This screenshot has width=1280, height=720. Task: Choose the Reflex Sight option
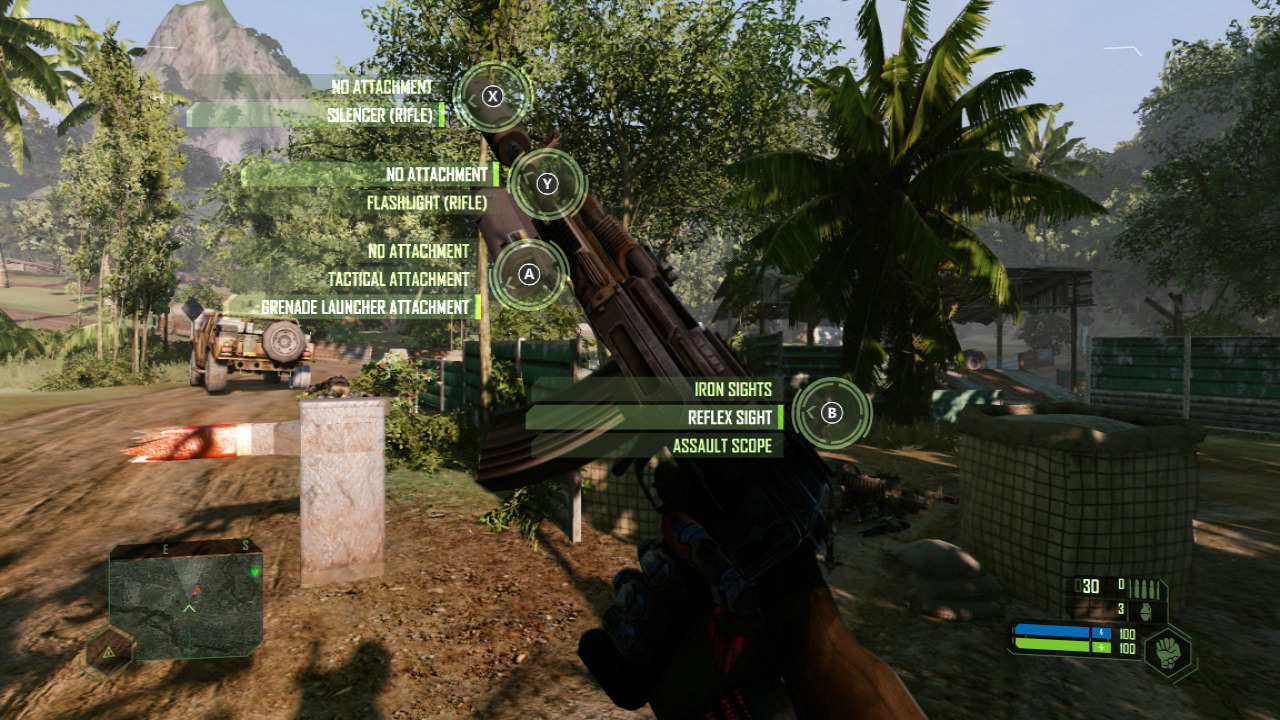[730, 417]
